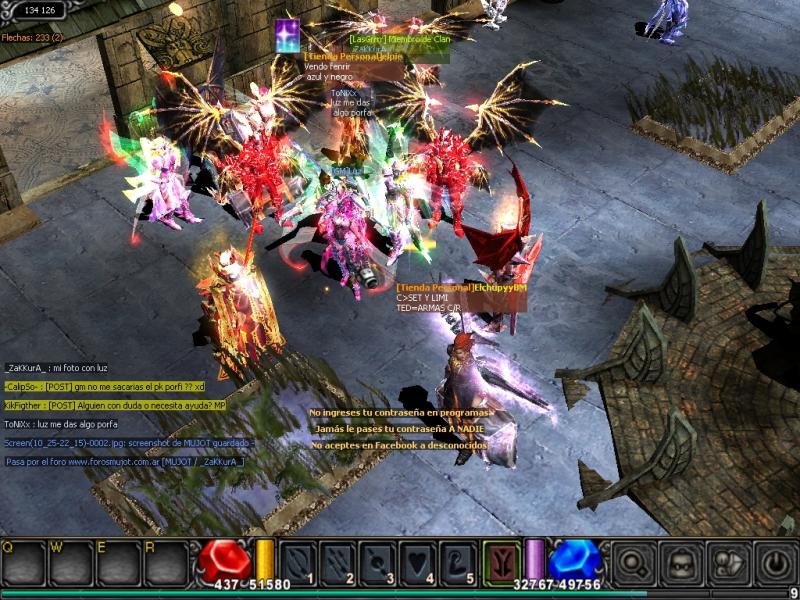Click XkFigther's POST chat message
Viewport: 800px width, 600px height.
[x=115, y=405]
